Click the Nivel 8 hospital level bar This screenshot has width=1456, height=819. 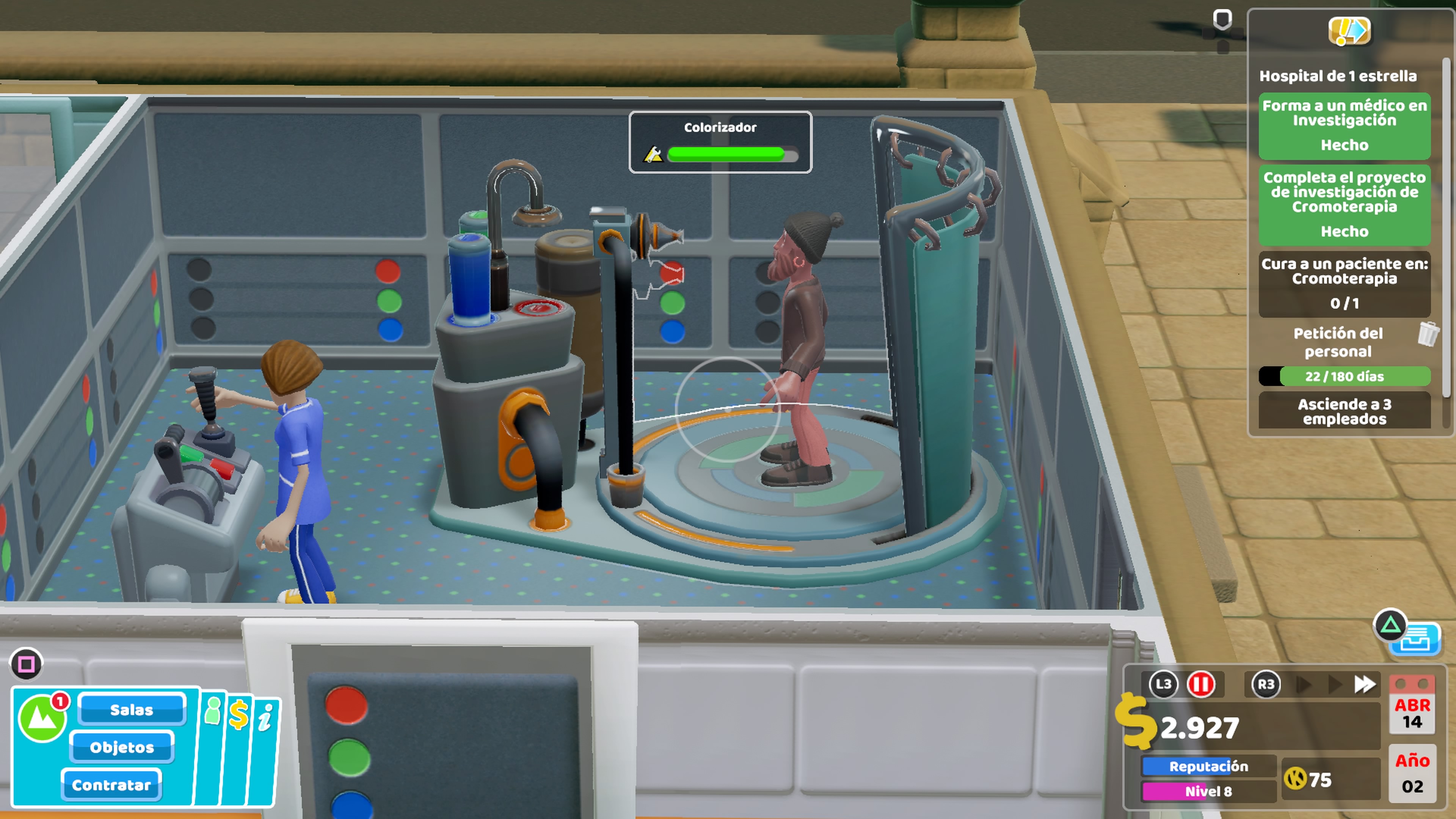click(x=1208, y=791)
